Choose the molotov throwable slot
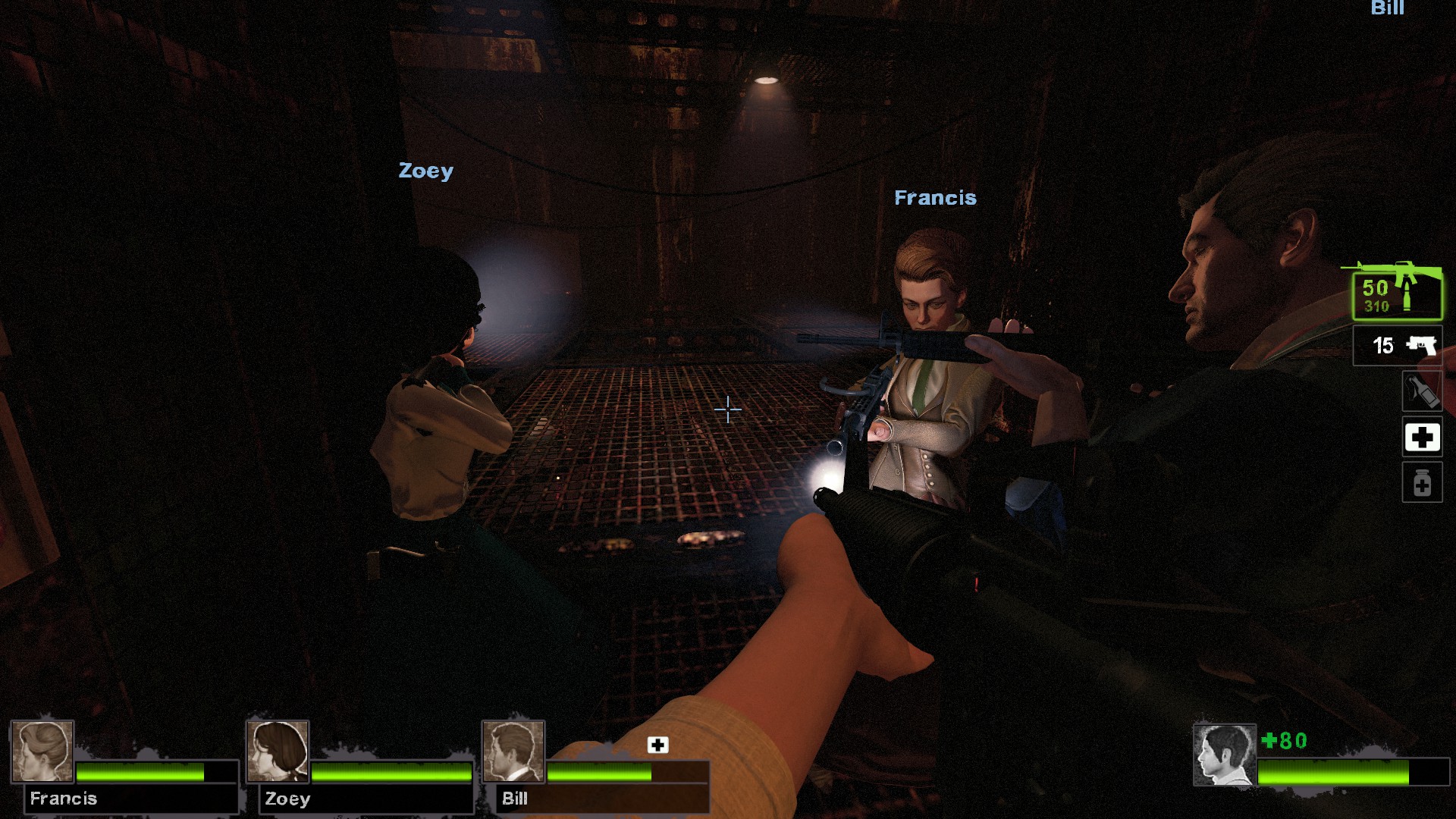This screenshot has height=819, width=1456. coord(1421,391)
